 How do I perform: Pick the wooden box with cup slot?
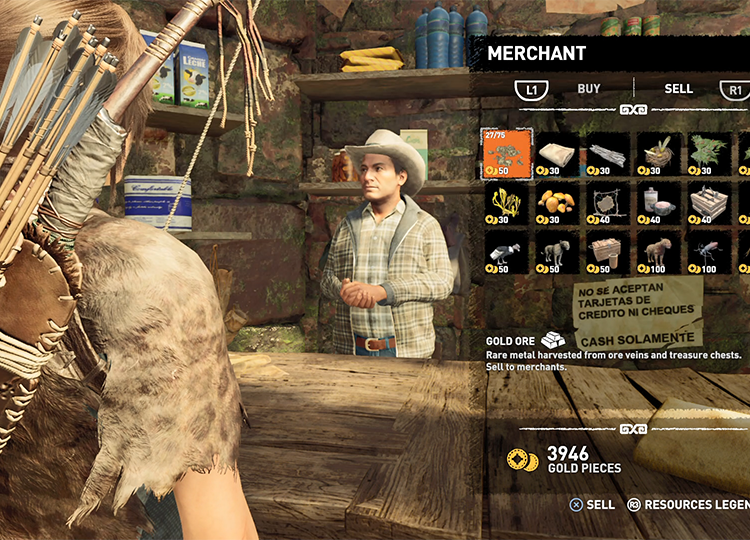click(609, 253)
